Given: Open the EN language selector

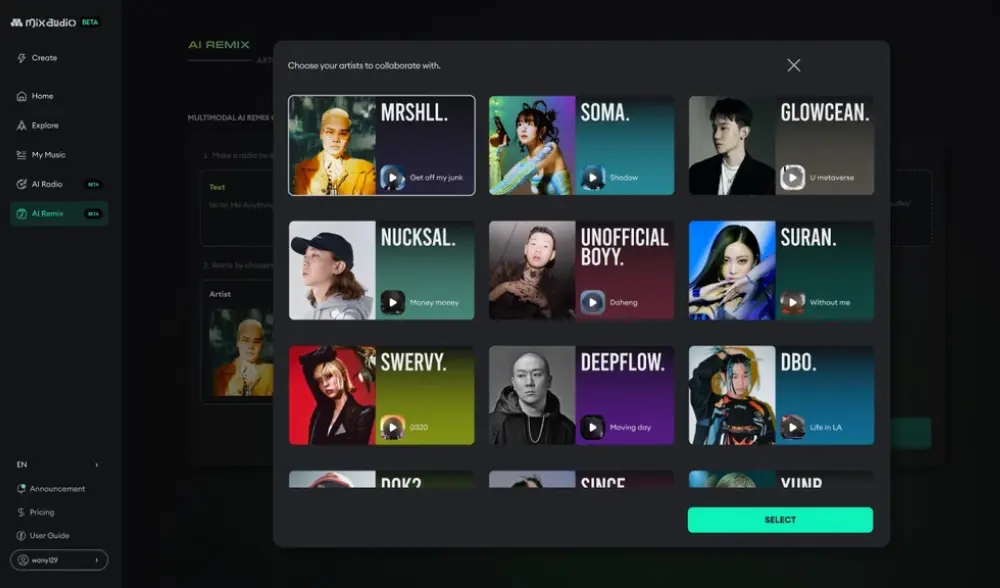Looking at the screenshot, I should click(x=58, y=465).
